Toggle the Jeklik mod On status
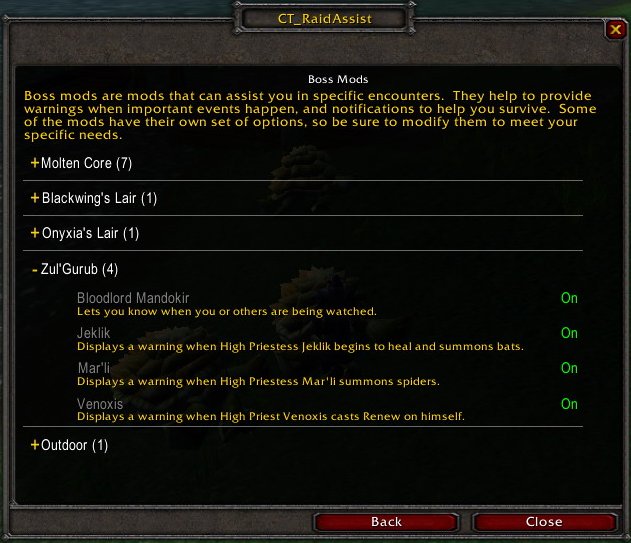Screen dimensions: 631x543 [569, 333]
